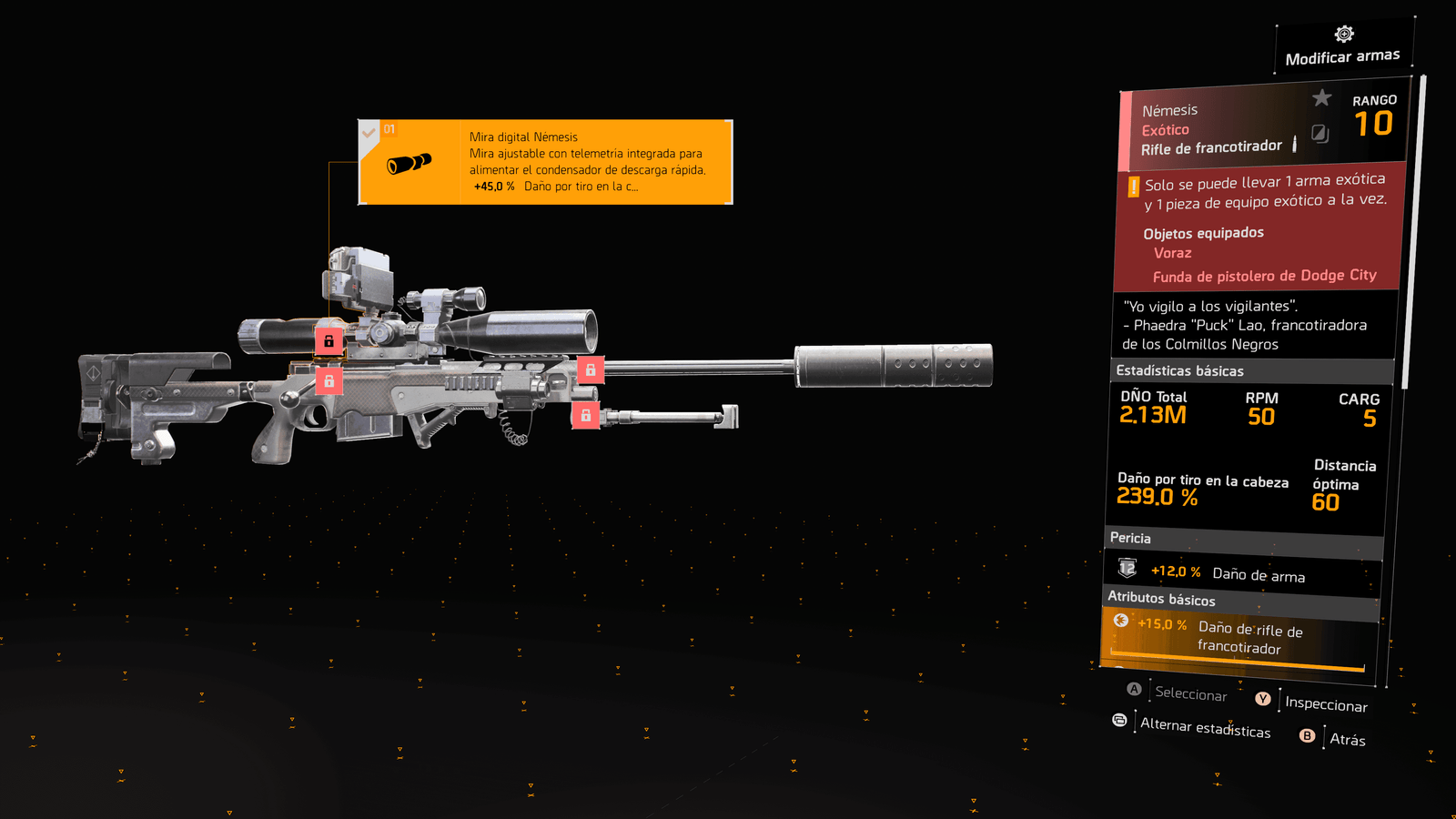Mark Némesis as favorite with the star
Screen dimensions: 1456x819
1322,97
